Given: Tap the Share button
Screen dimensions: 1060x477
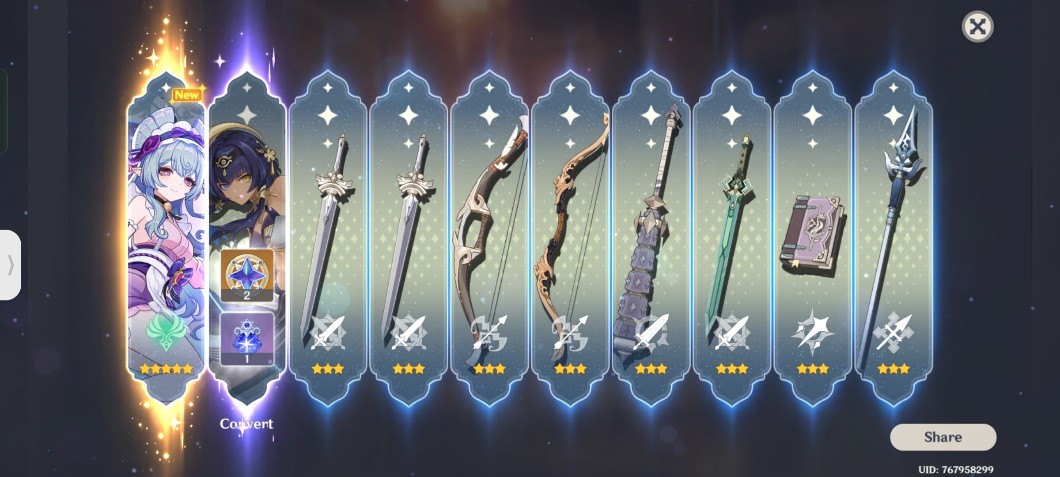Looking at the screenshot, I should click(942, 437).
